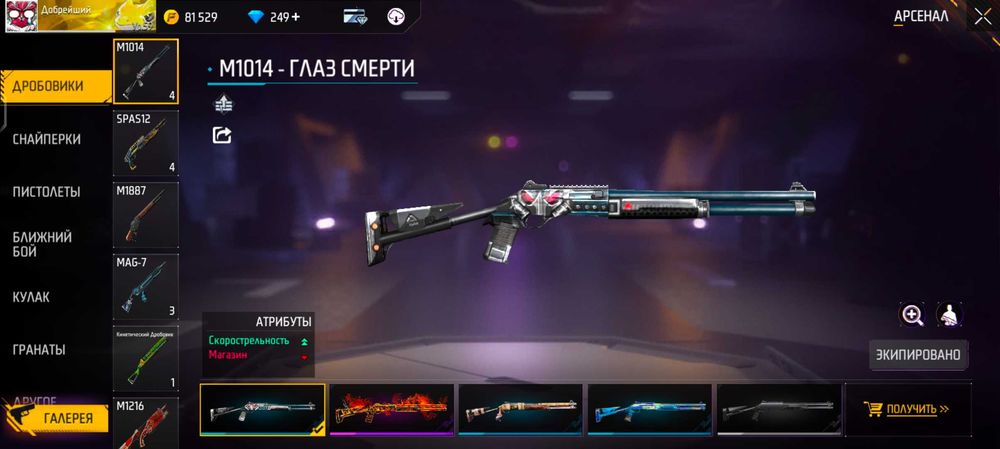Image resolution: width=1000 pixels, height=449 pixels.
Task: Choose the flaming orange M1014 skin
Action: pos(392,410)
